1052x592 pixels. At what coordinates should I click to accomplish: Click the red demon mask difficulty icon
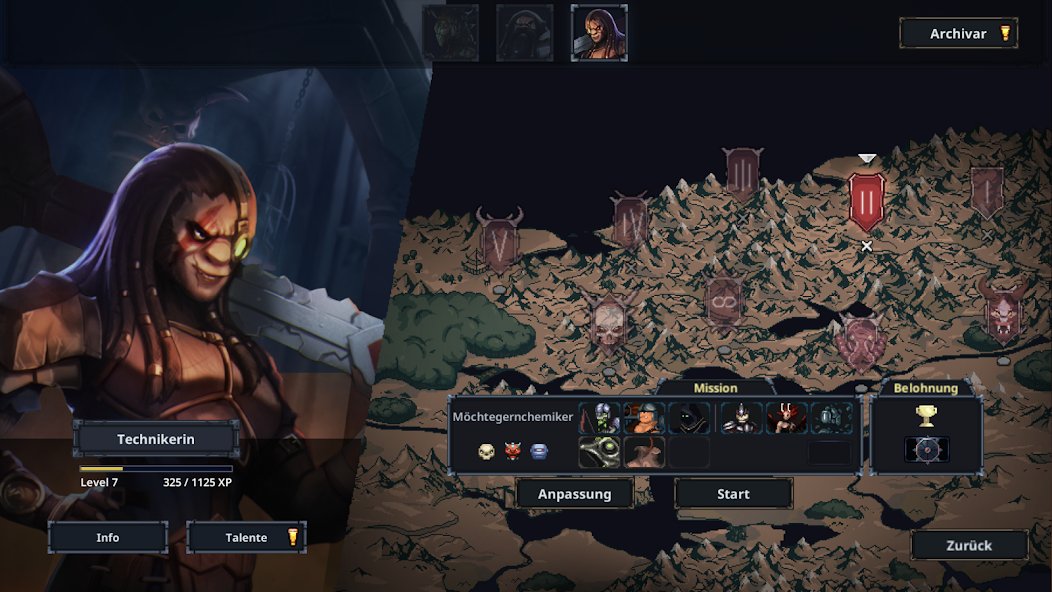click(513, 452)
